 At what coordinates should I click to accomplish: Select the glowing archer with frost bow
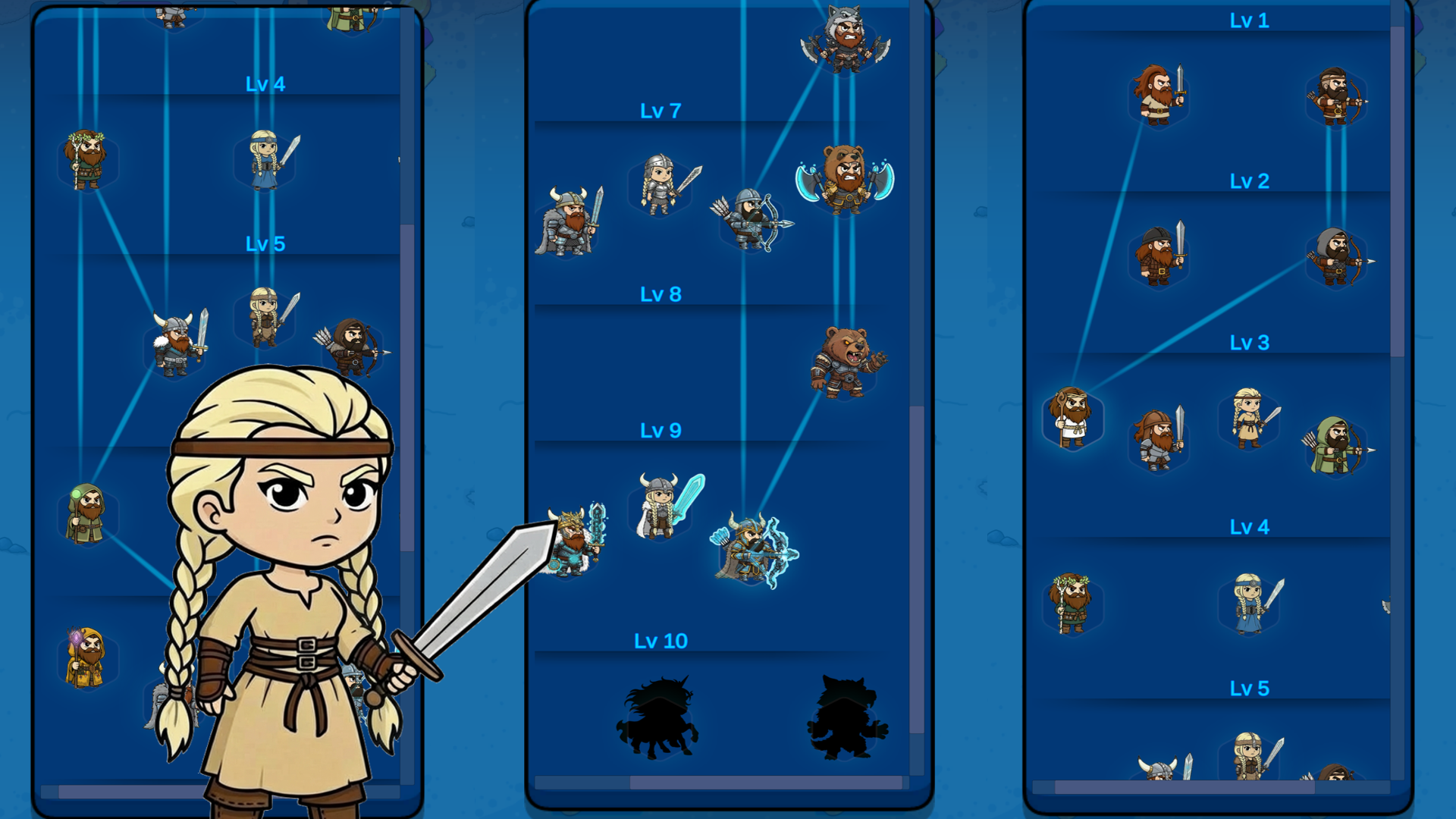(x=749, y=554)
